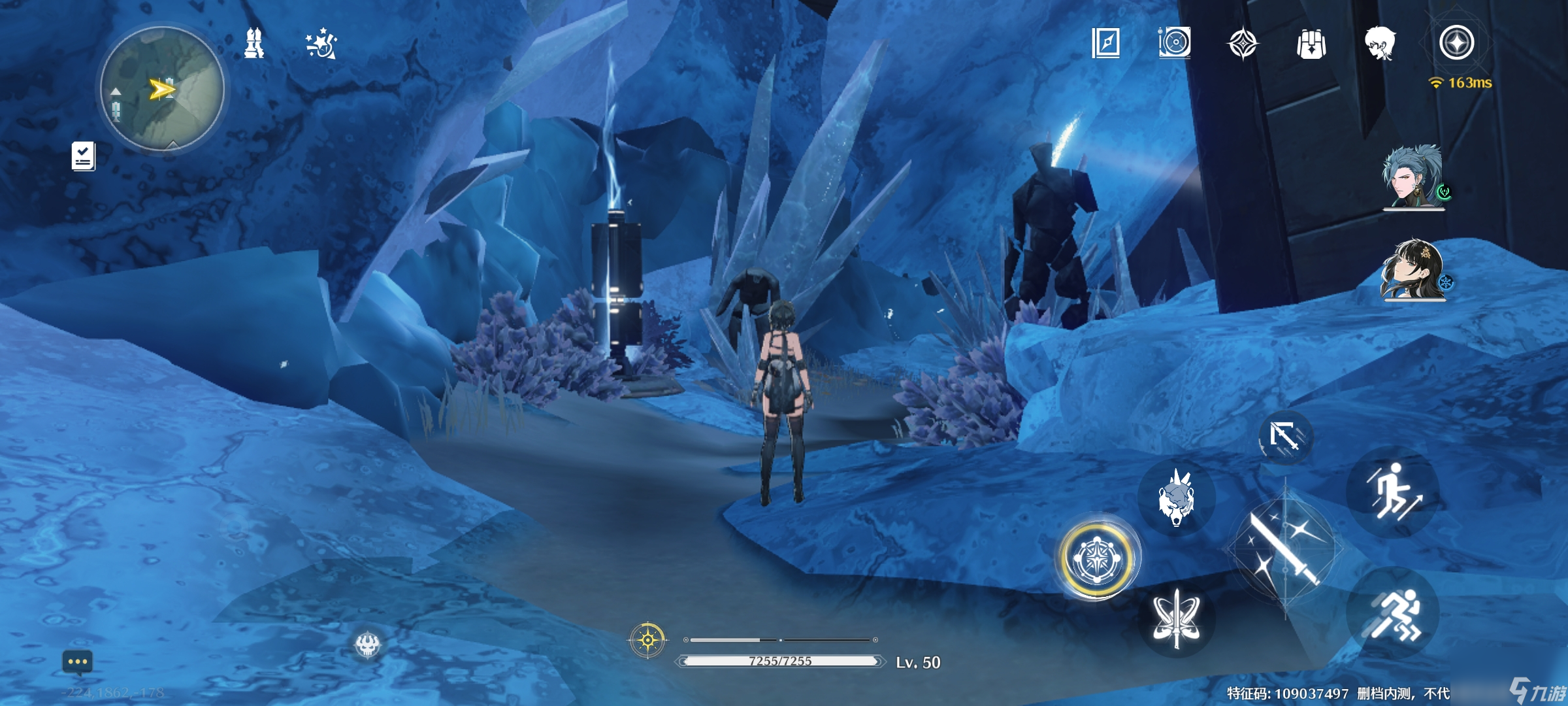The width and height of the screenshot is (1568, 706).
Task: Perform a basic sword attack
Action: coord(1284,550)
